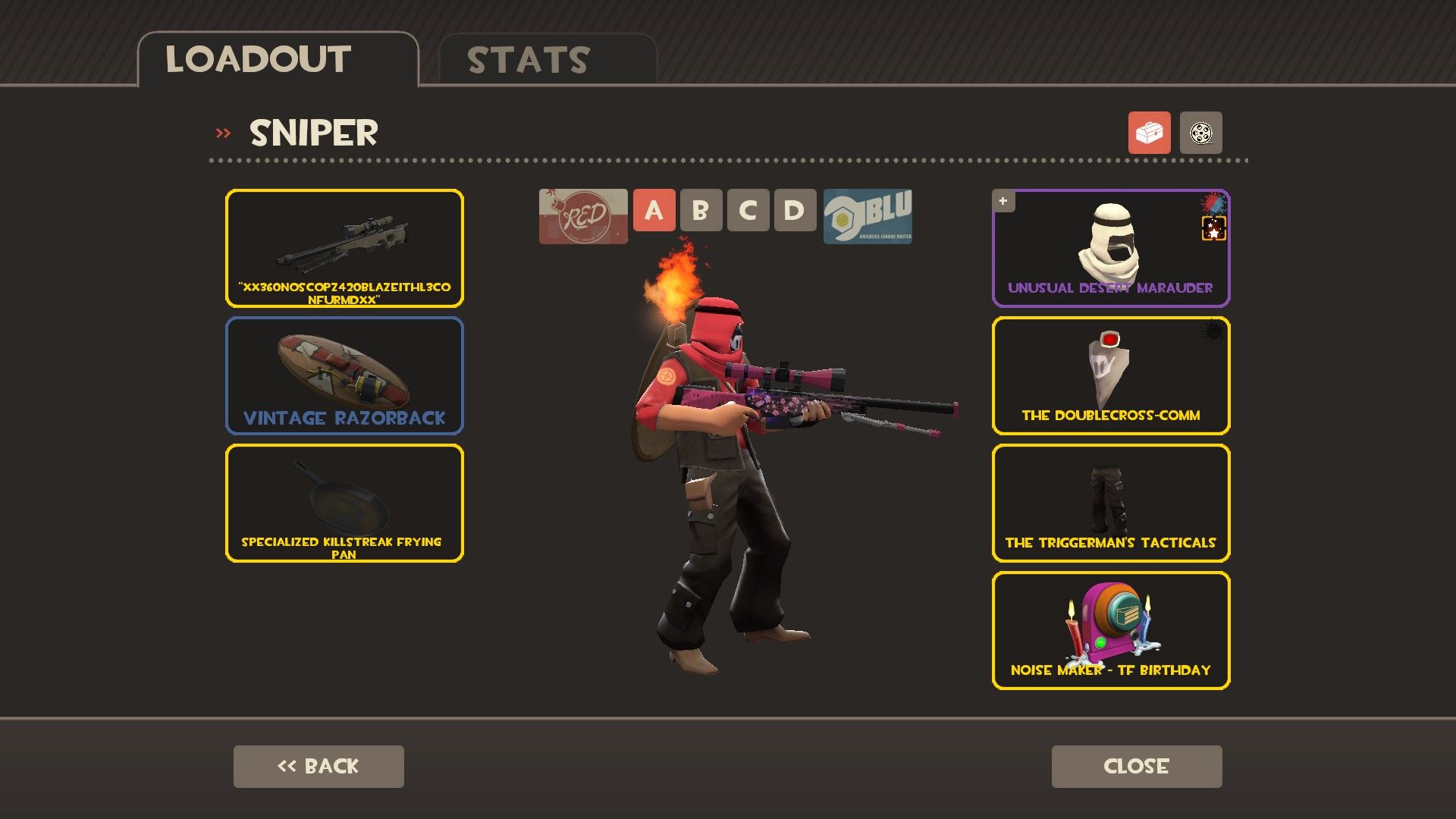Switch to loadout preset B
The image size is (1456, 819).
click(701, 210)
